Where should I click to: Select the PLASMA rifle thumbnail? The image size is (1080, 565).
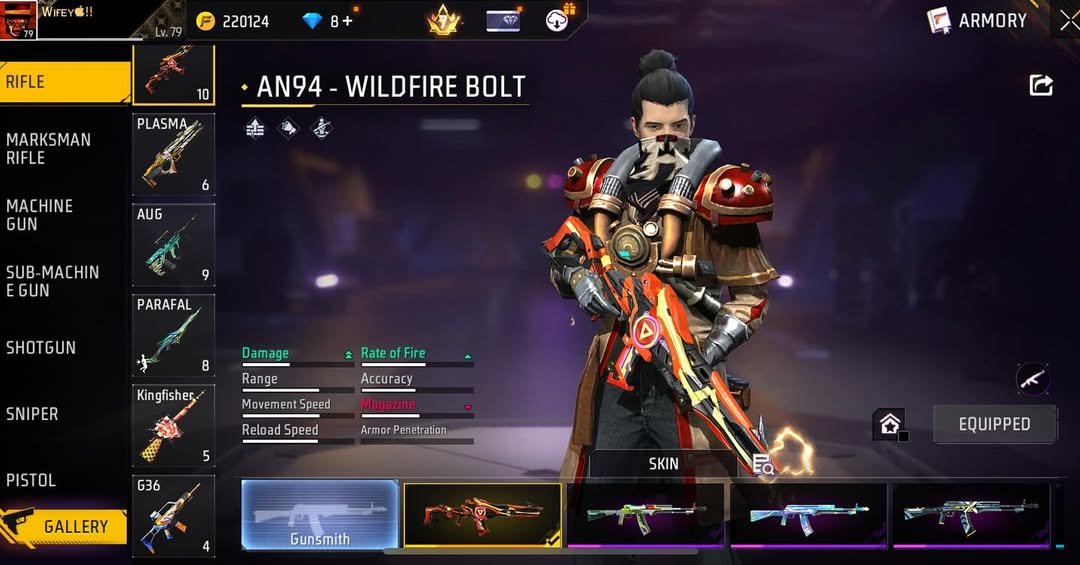pos(174,154)
